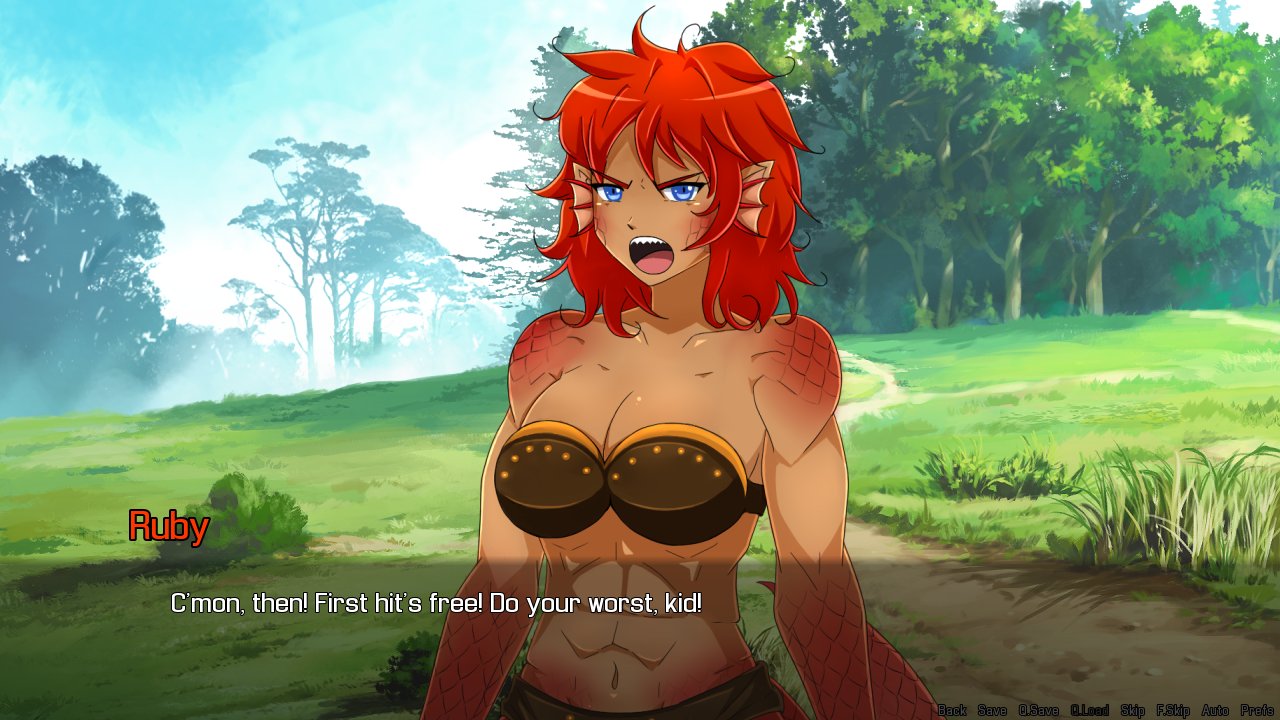
Task: Open the Prefs menu
Action: coord(1257,710)
